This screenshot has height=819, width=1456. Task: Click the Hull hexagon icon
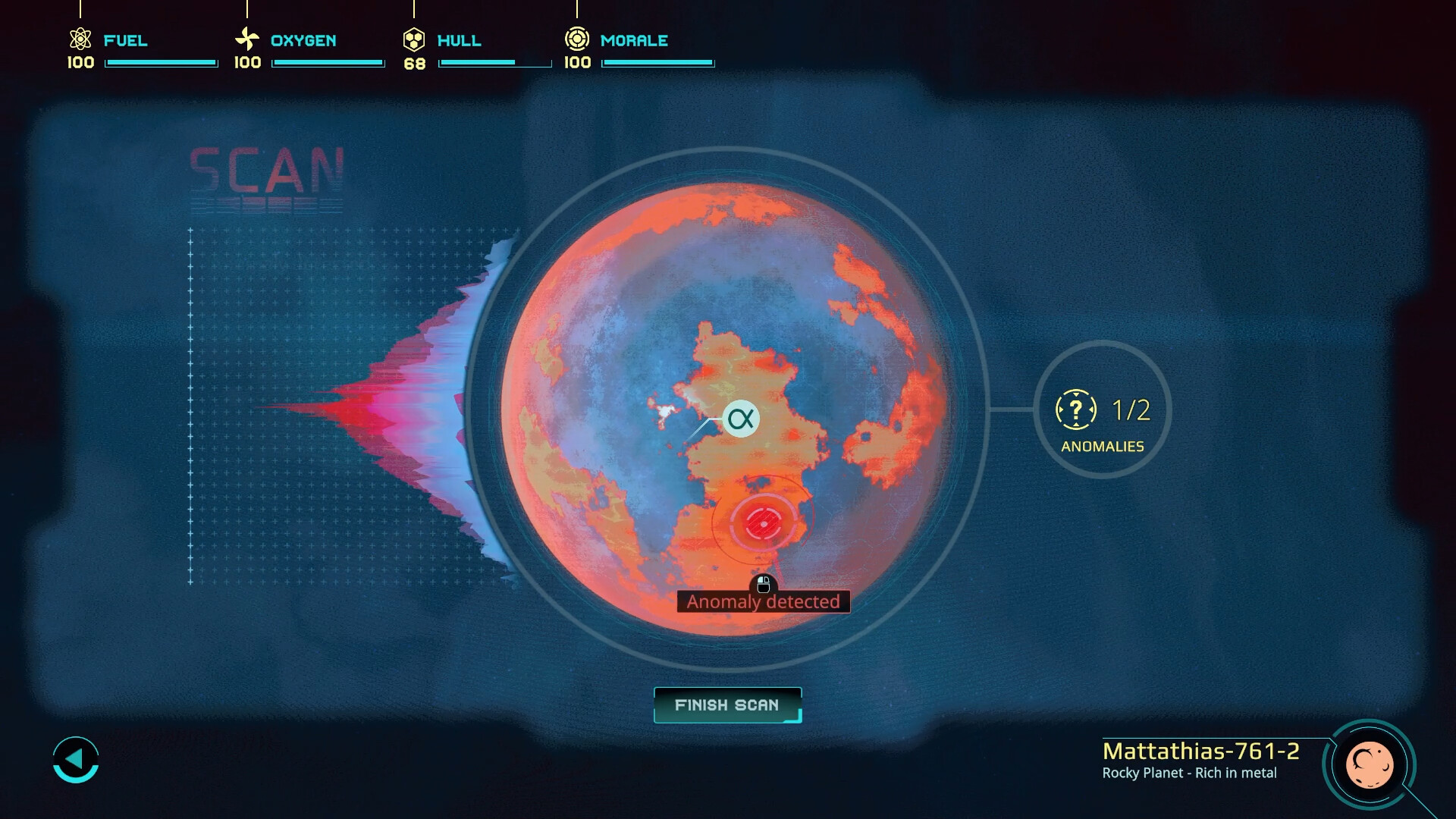click(414, 39)
